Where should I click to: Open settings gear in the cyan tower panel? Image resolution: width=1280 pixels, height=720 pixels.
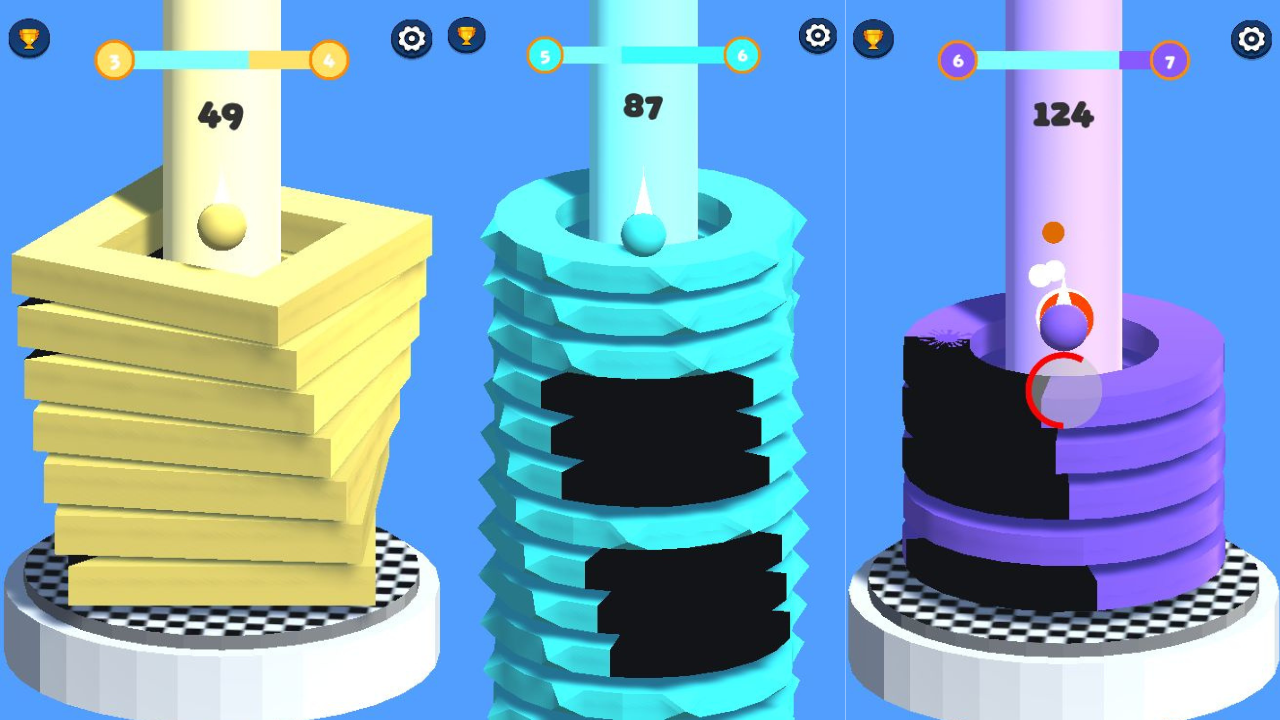(818, 36)
